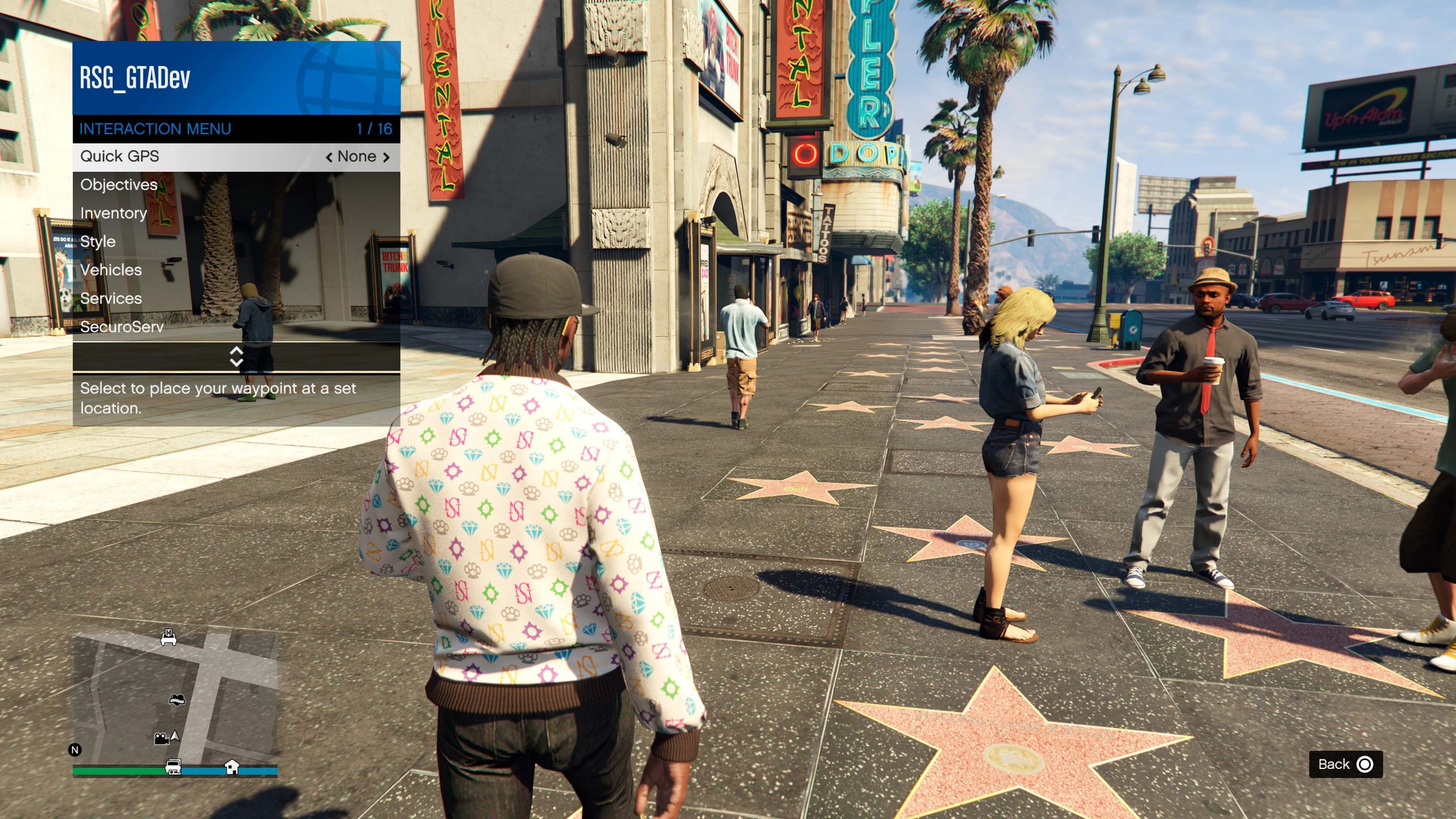Click the house icon on the armor bar

point(233,767)
